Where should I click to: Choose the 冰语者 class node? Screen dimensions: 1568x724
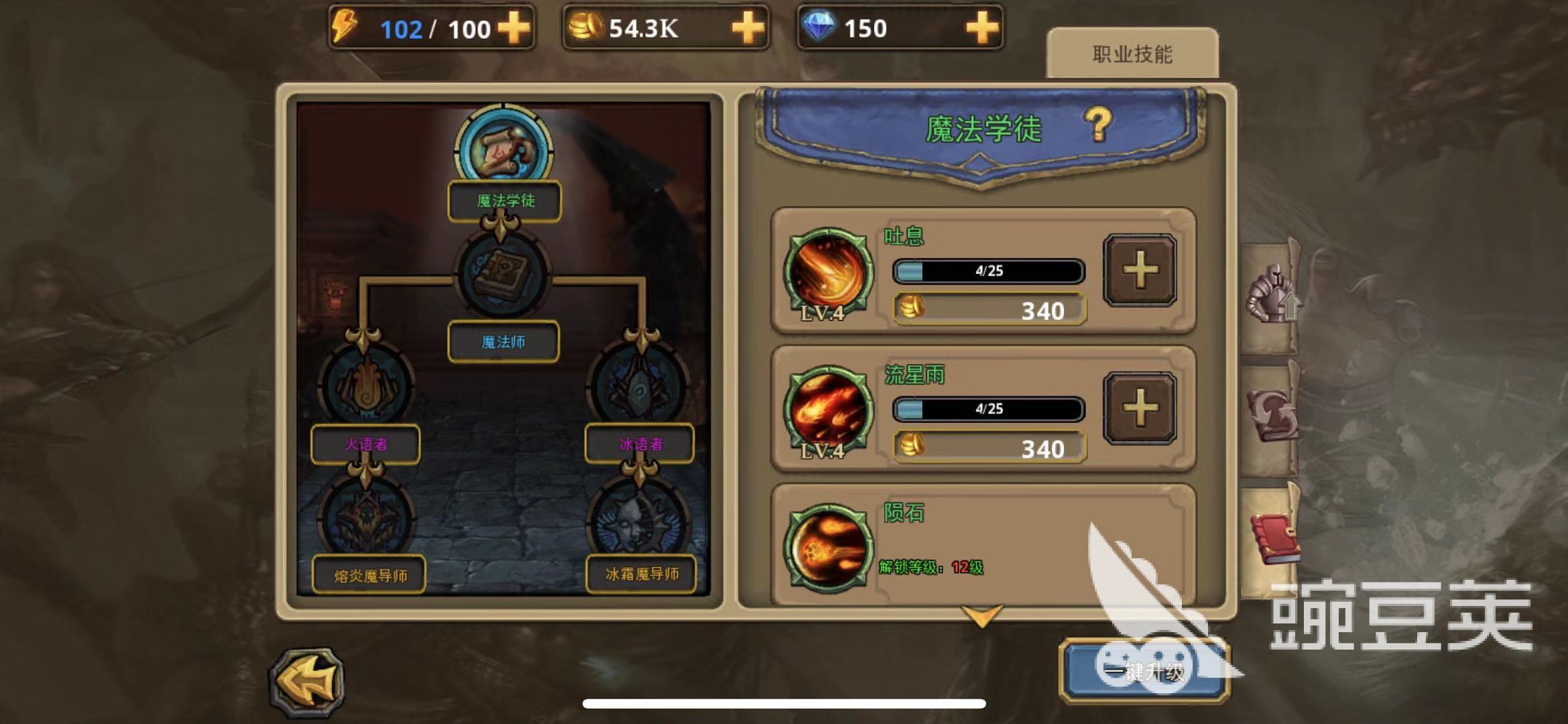click(x=639, y=385)
